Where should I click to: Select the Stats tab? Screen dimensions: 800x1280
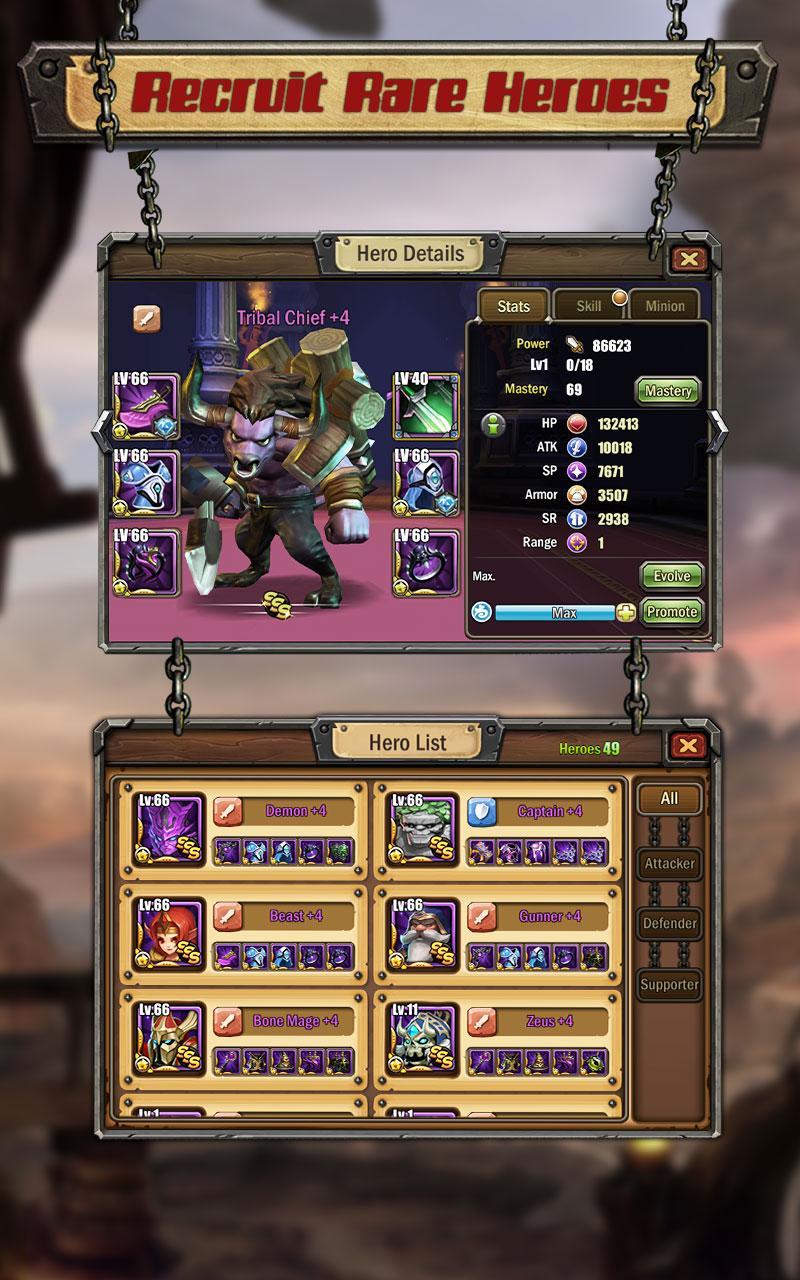tap(513, 306)
